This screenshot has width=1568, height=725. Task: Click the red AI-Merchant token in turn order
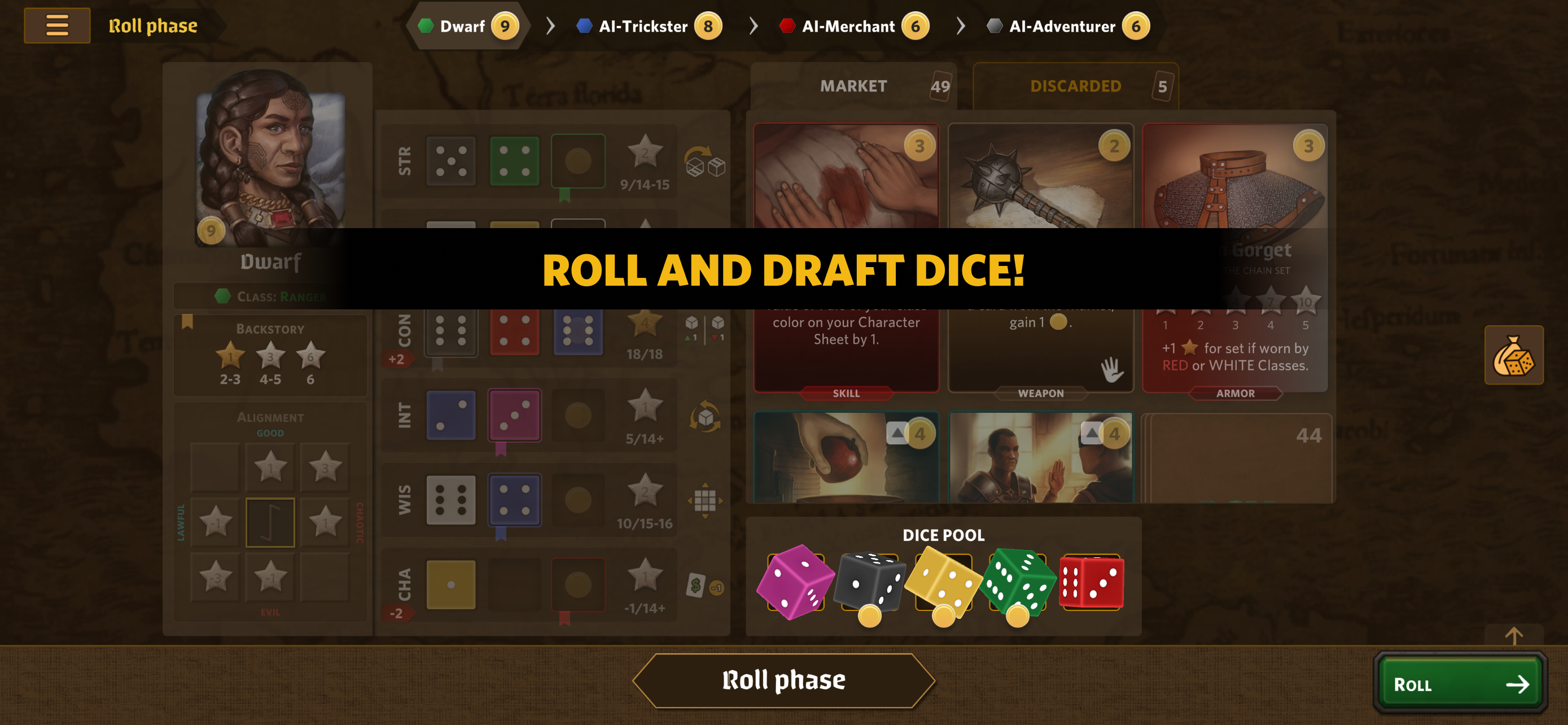[789, 25]
